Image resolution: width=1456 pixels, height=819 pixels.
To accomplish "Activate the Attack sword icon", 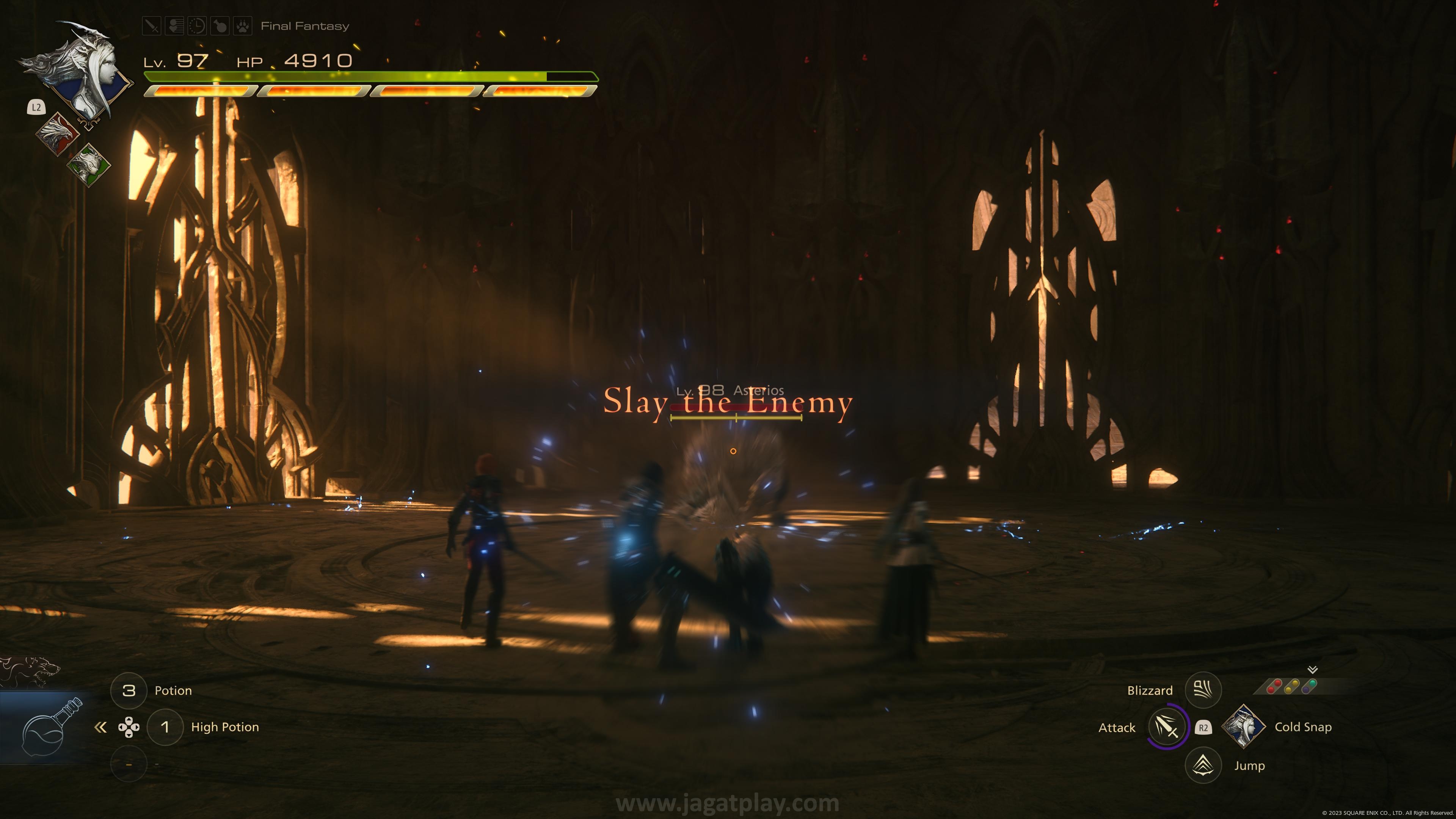I will [1167, 727].
